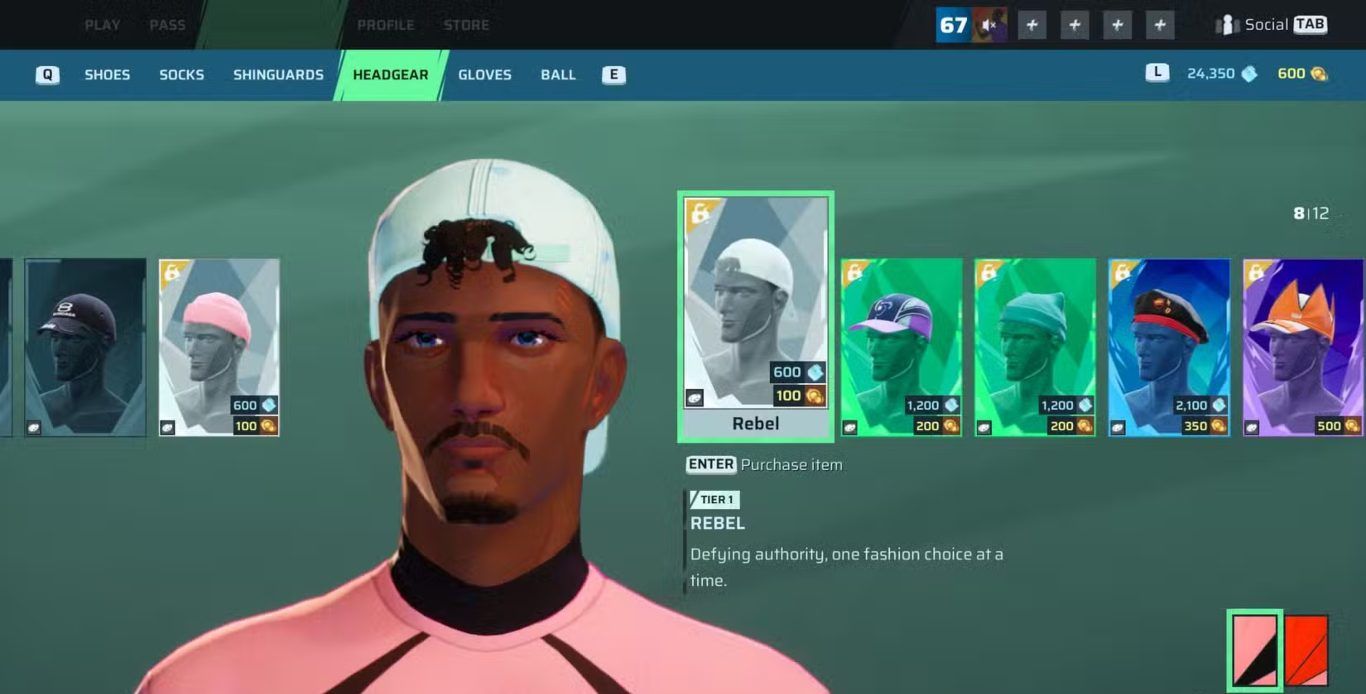Switch to the Shoes category
This screenshot has width=1366, height=694.
coord(107,75)
